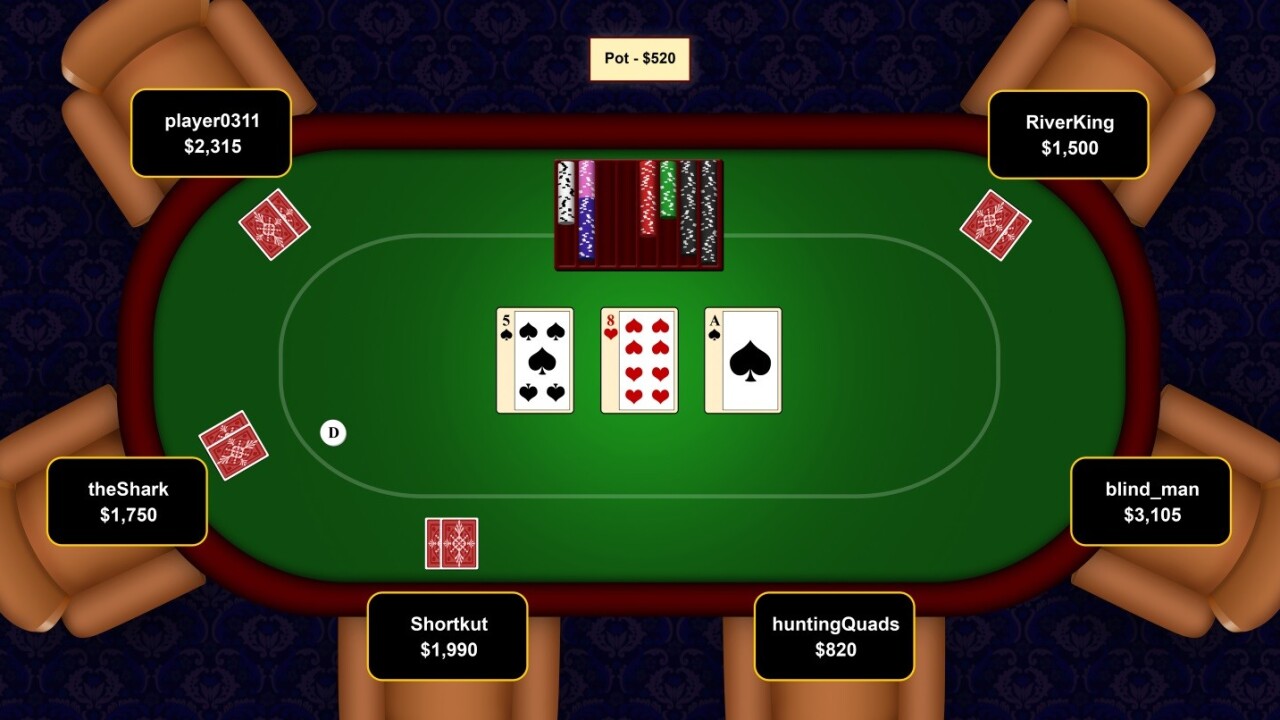The image size is (1280, 720).
Task: Select Shortkut's player panel
Action: point(447,637)
